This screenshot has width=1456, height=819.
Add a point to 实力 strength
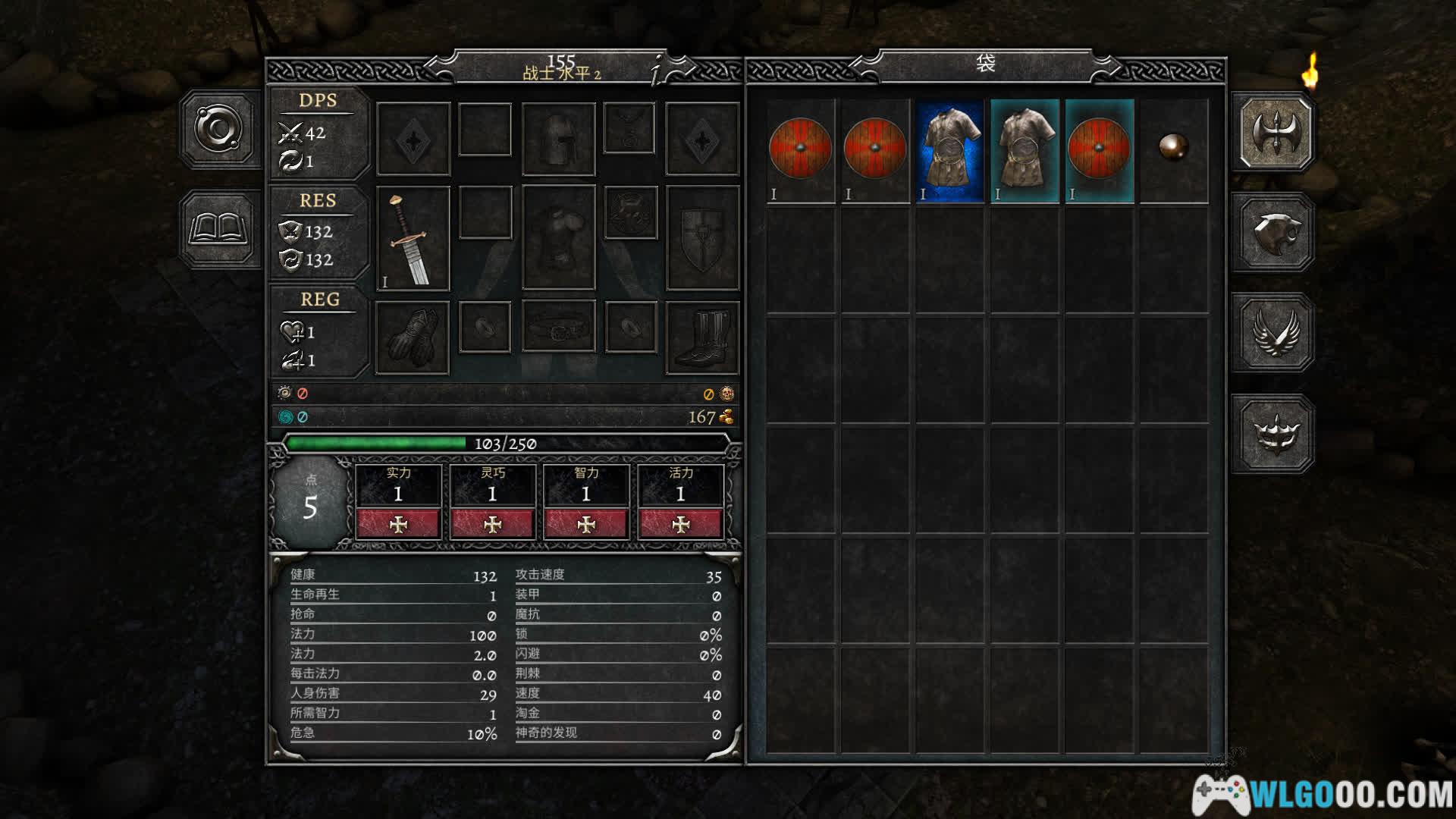click(x=398, y=524)
